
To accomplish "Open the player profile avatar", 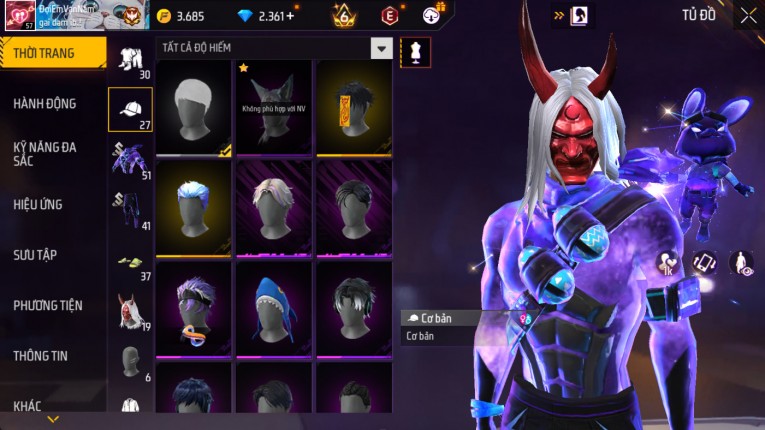I will click(x=18, y=15).
